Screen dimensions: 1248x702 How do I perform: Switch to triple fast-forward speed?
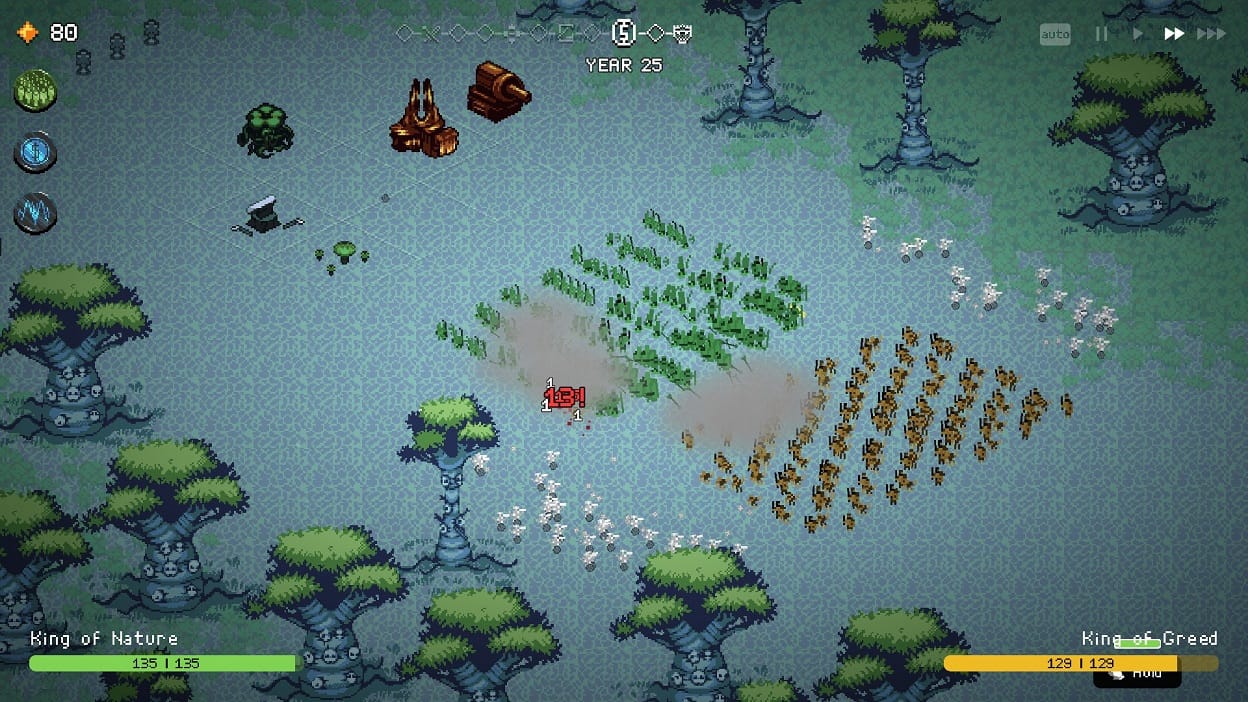tap(1211, 34)
